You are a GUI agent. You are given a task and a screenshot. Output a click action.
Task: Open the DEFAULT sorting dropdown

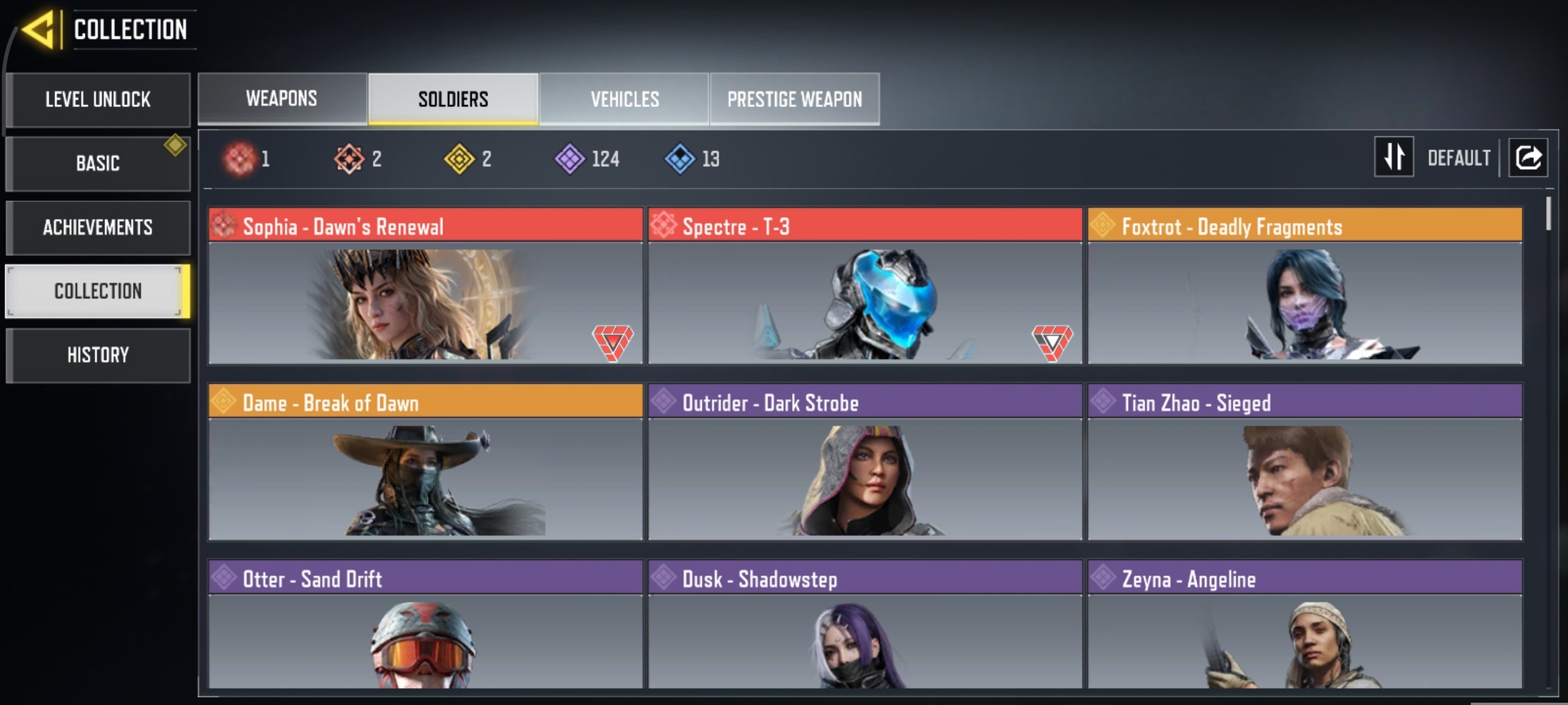(x=1458, y=157)
